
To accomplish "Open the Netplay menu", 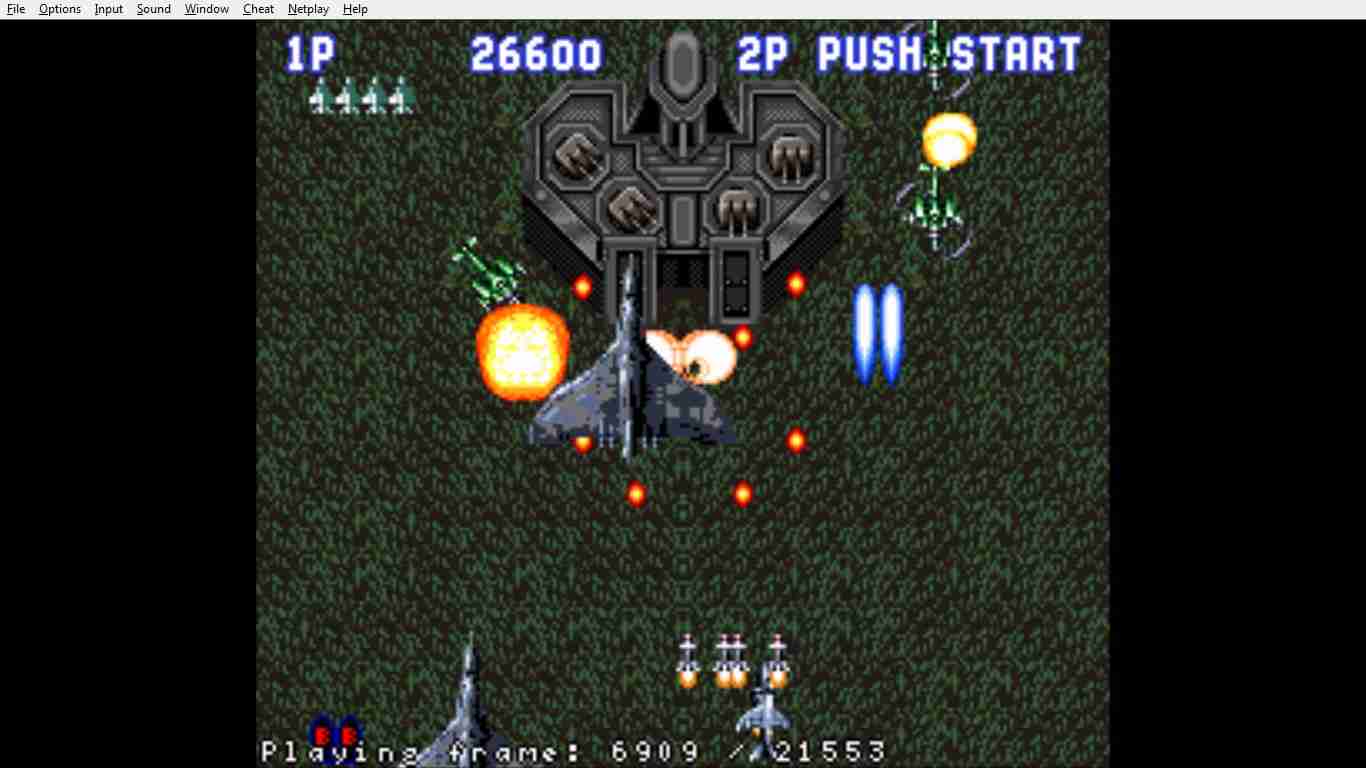I will pyautogui.click(x=308, y=9).
